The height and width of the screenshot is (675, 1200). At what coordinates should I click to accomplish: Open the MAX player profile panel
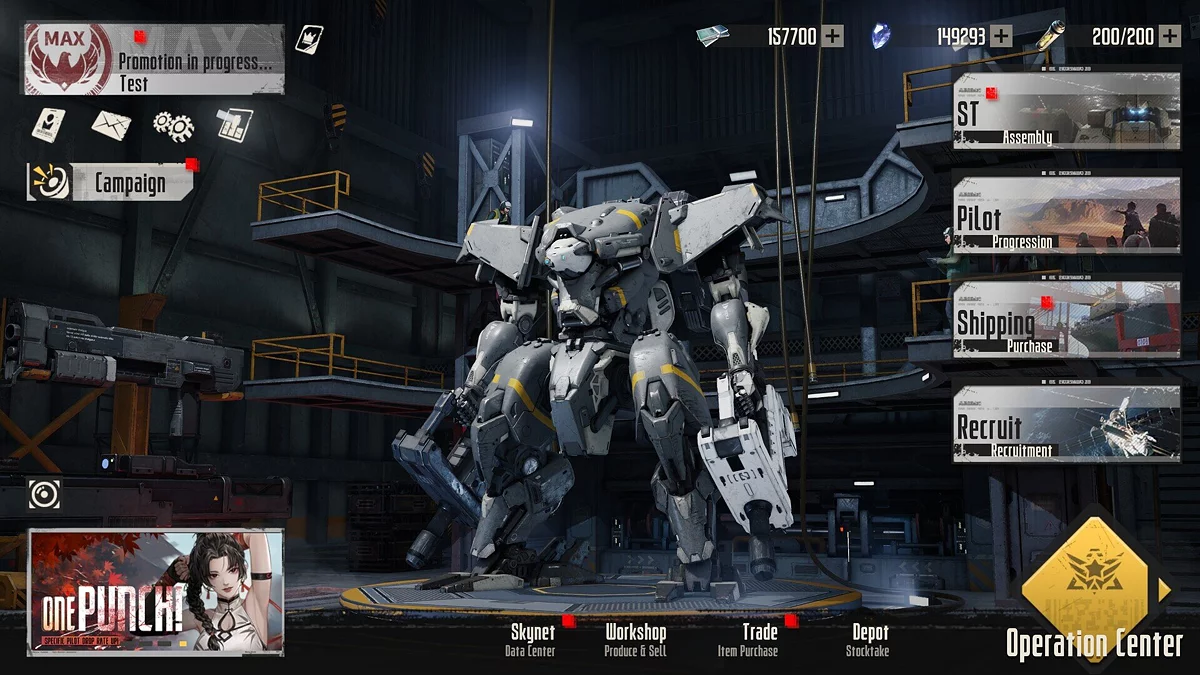(x=153, y=60)
